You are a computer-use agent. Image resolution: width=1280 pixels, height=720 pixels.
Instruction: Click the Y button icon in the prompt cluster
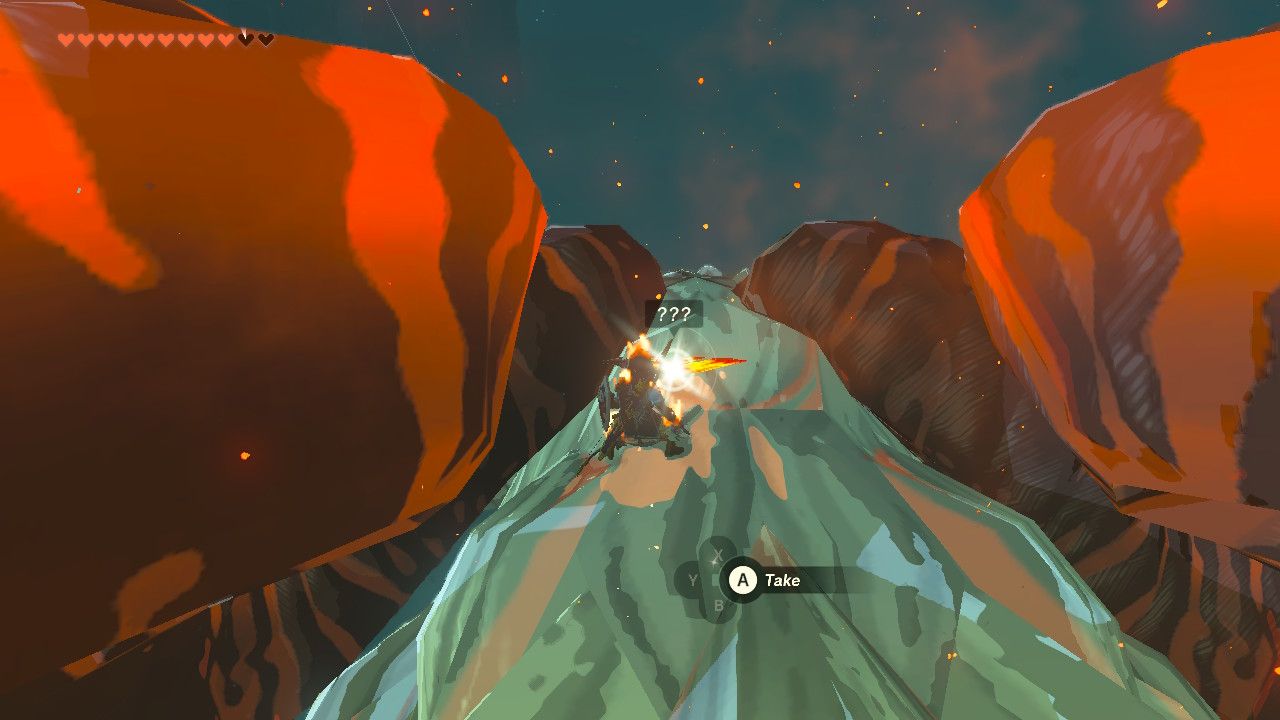(x=692, y=579)
